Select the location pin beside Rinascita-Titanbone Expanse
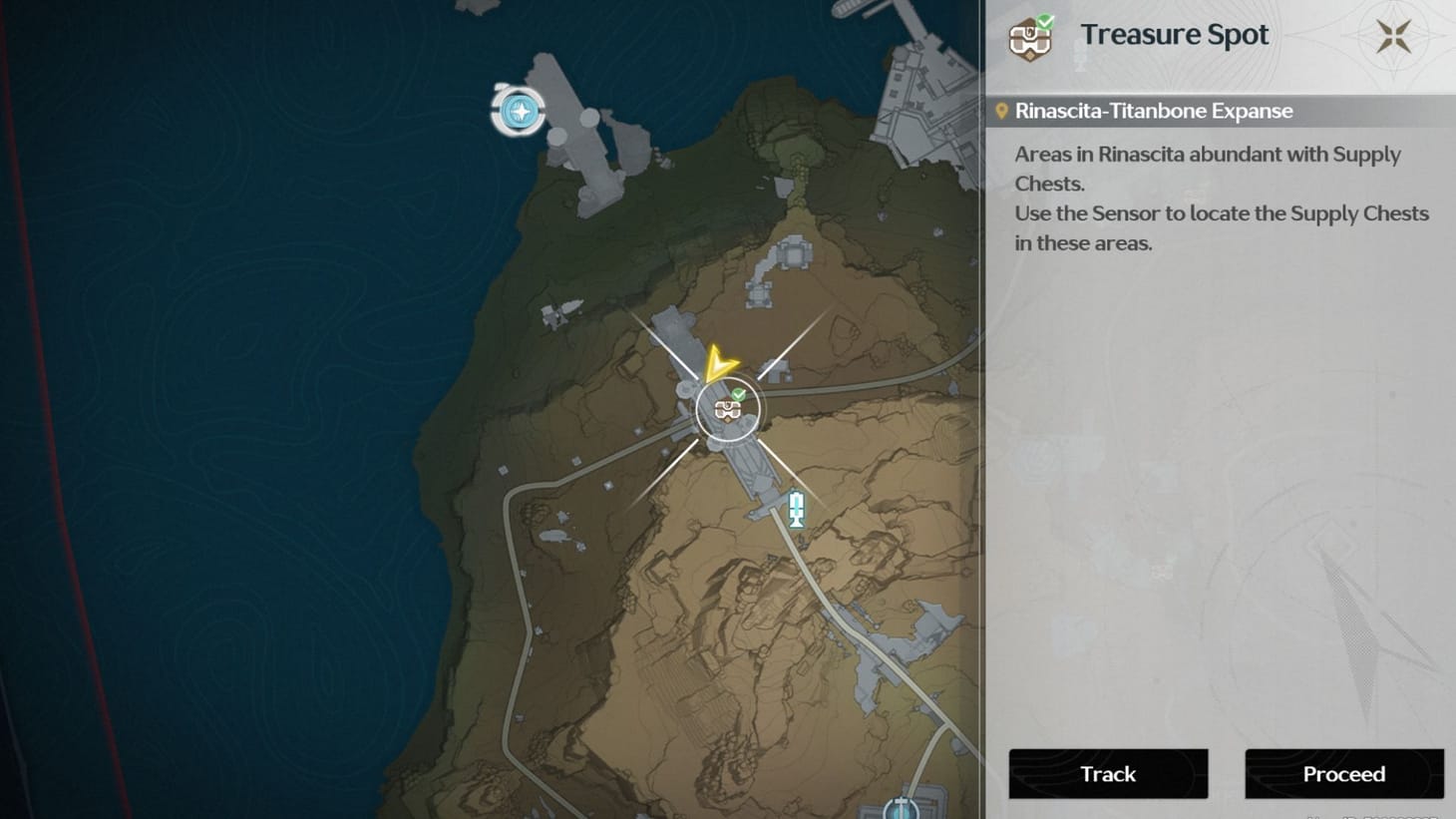Image resolution: width=1456 pixels, height=819 pixels. (x=1004, y=110)
